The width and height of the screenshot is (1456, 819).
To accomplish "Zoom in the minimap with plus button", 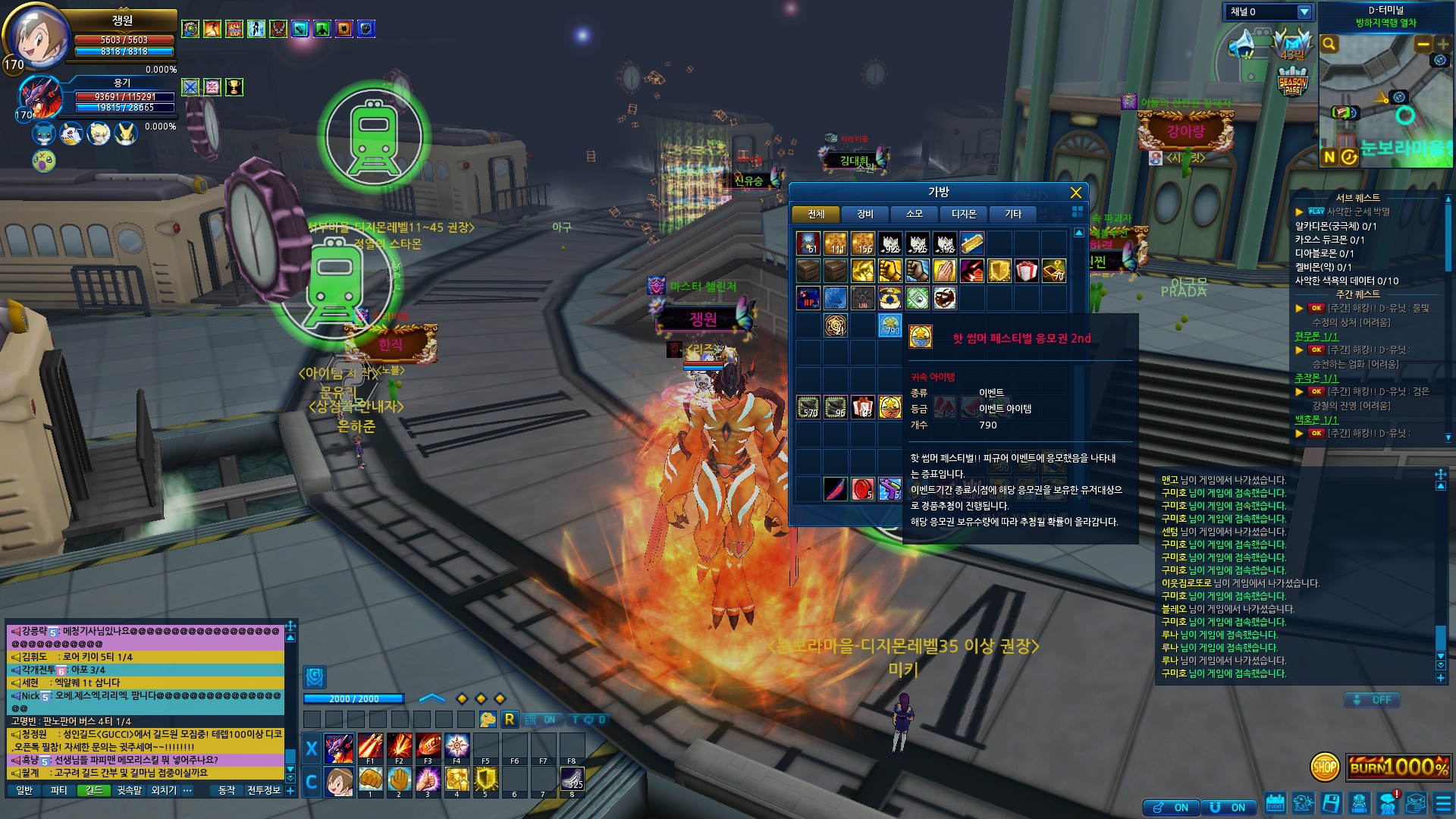I will [1442, 44].
